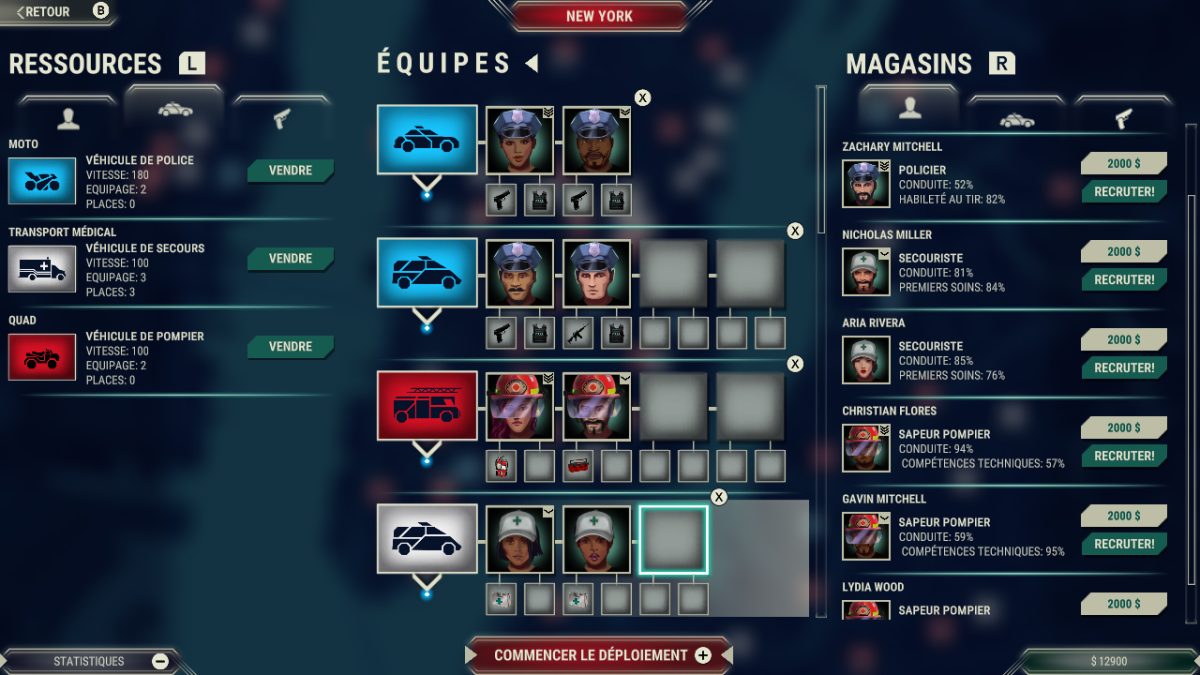This screenshot has height=675, width=1200.
Task: Recruit policeman Zachary Mitchell
Action: [x=1124, y=192]
